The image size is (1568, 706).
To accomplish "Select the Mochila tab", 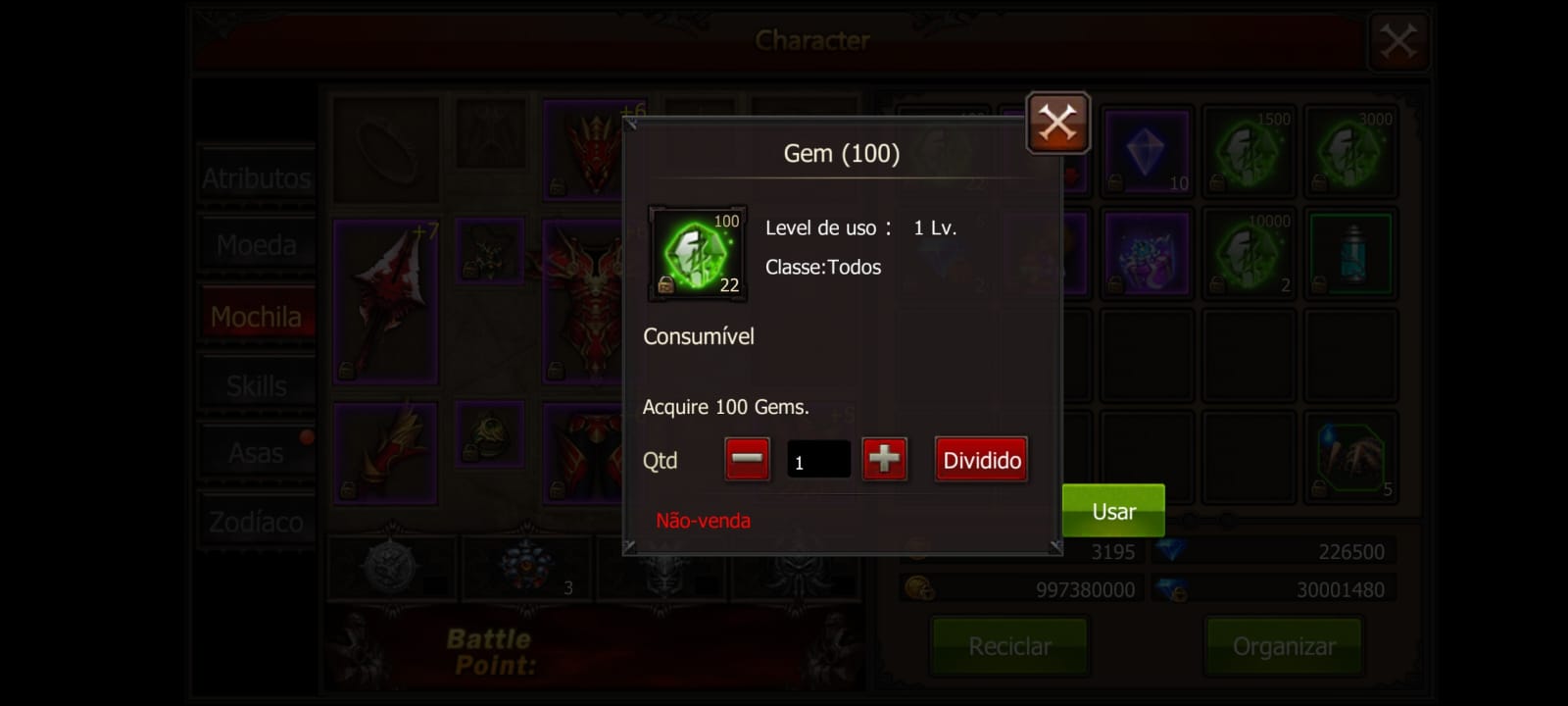I will tap(256, 317).
